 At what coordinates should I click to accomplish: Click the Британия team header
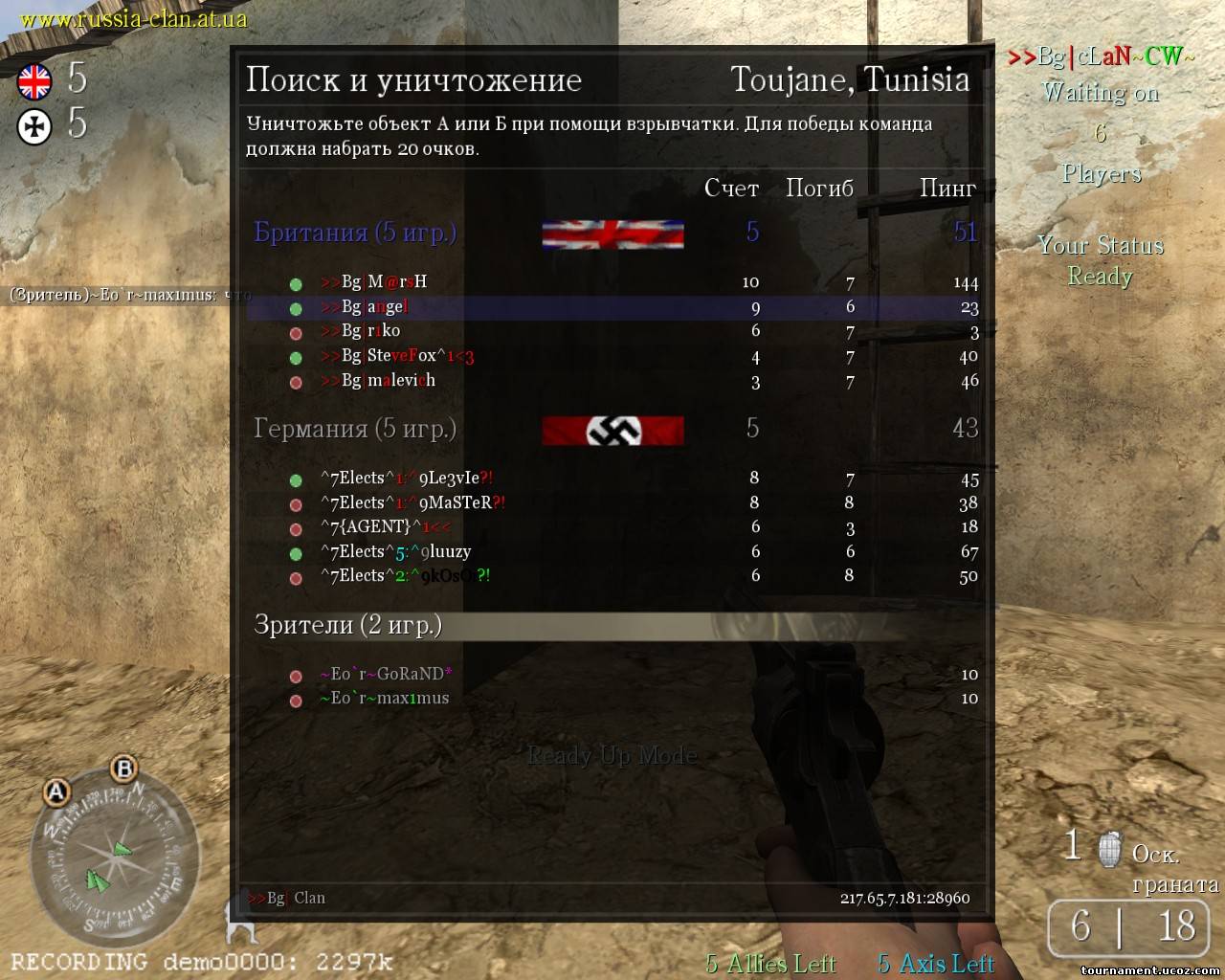click(355, 233)
